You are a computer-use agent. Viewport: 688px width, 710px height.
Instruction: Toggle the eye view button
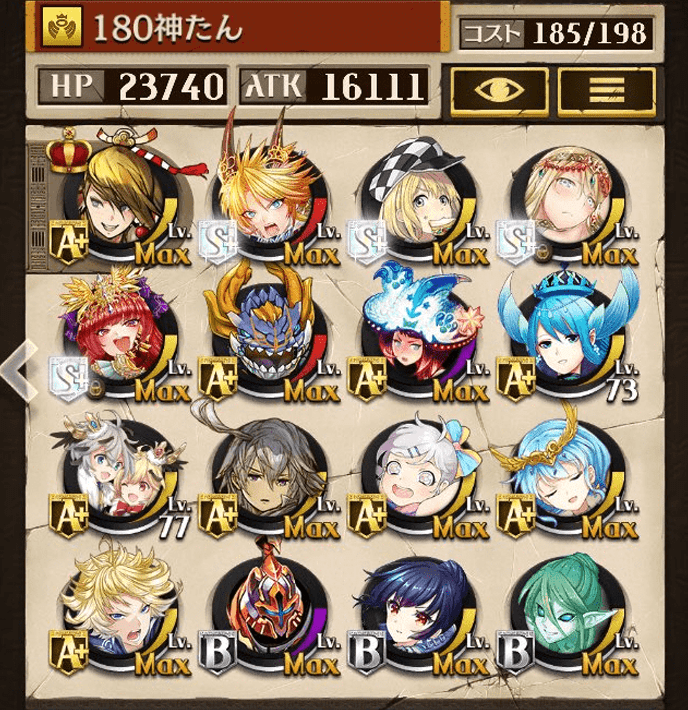coord(497,89)
